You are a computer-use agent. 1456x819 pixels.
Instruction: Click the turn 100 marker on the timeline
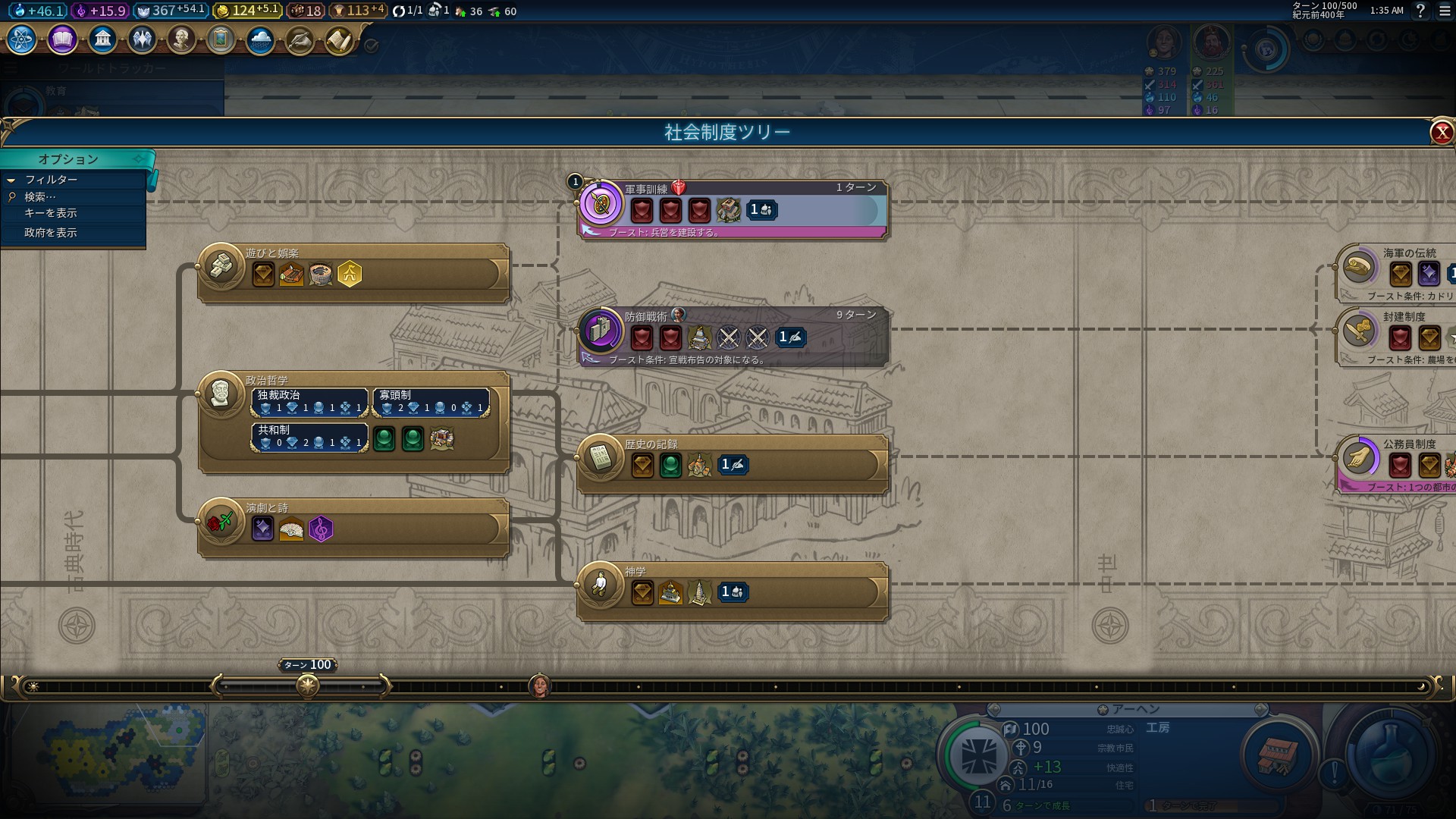pyautogui.click(x=308, y=686)
